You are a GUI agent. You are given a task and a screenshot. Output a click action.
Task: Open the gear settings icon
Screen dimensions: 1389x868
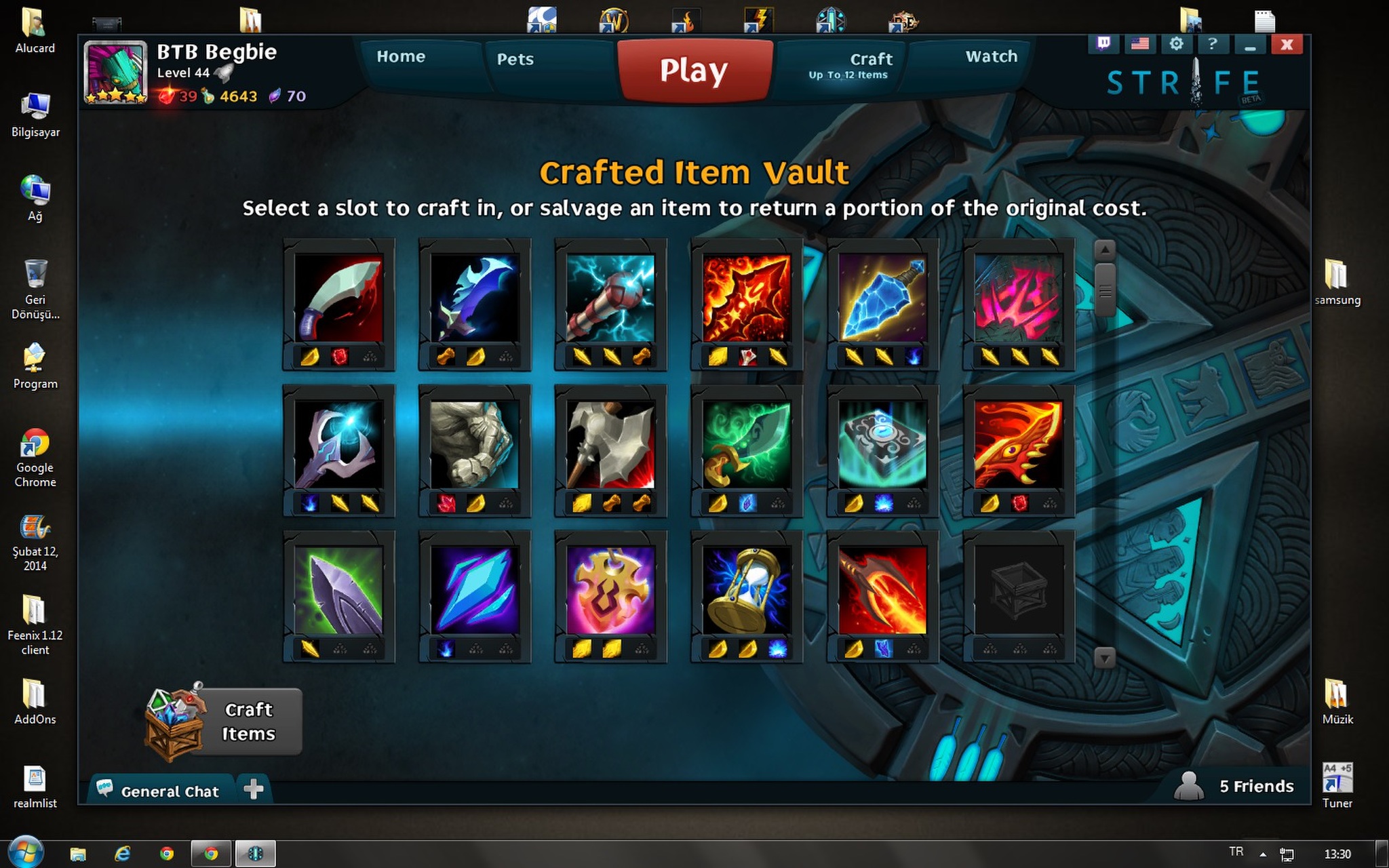[x=1176, y=45]
